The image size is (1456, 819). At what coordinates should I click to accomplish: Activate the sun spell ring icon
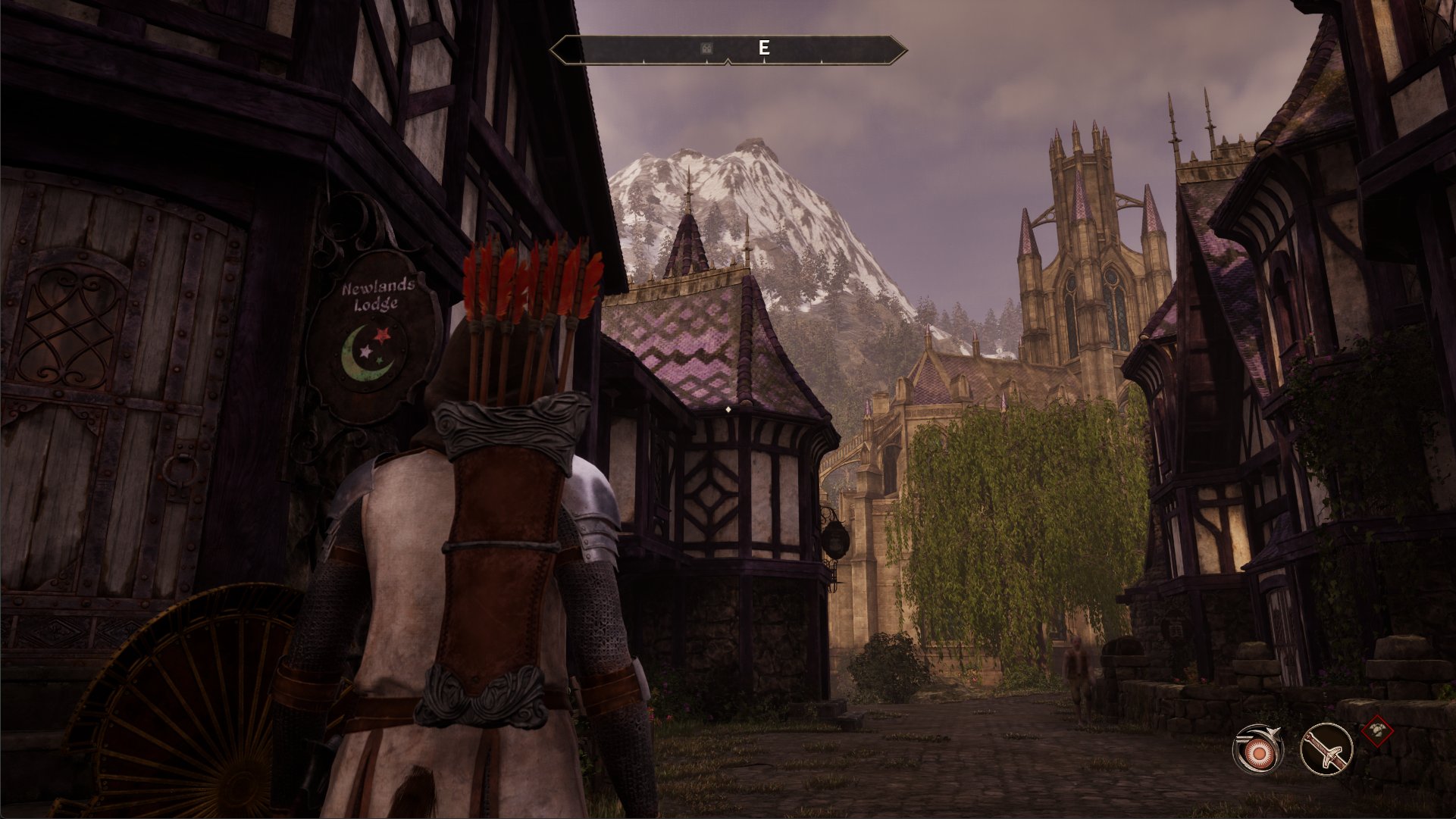click(1258, 749)
